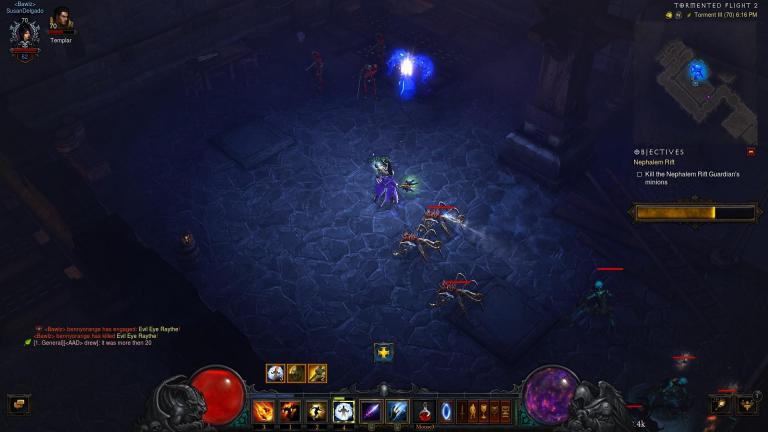Screen dimensions: 768x432
Task: Open the blue town portal
Action: [446, 410]
